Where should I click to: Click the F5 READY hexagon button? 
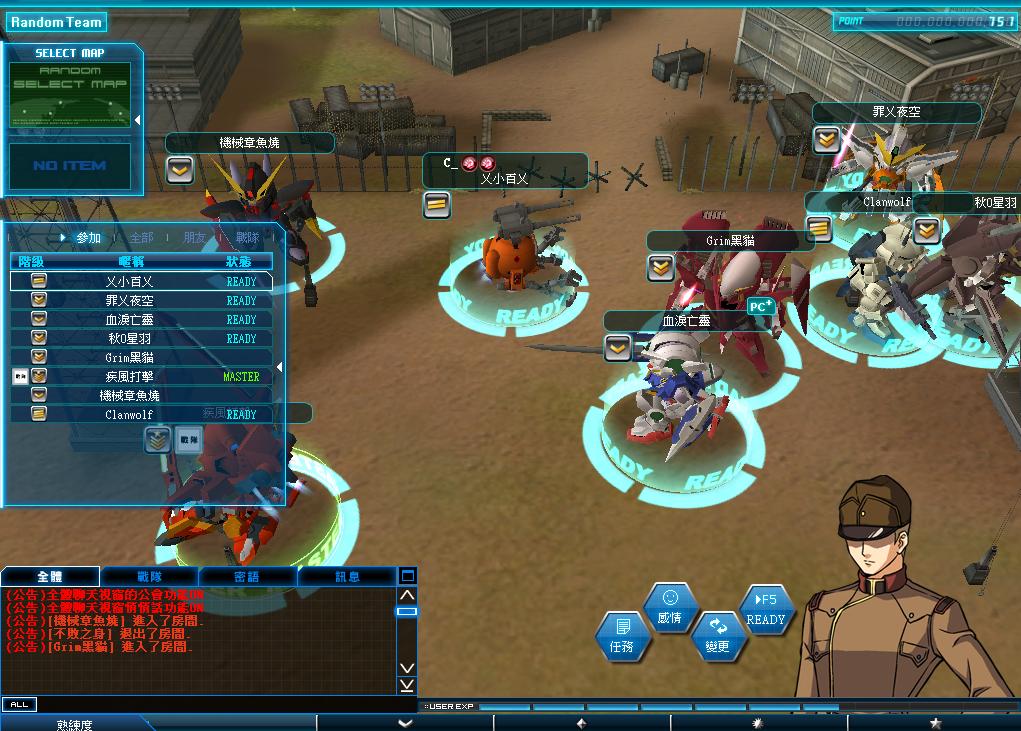pos(766,610)
